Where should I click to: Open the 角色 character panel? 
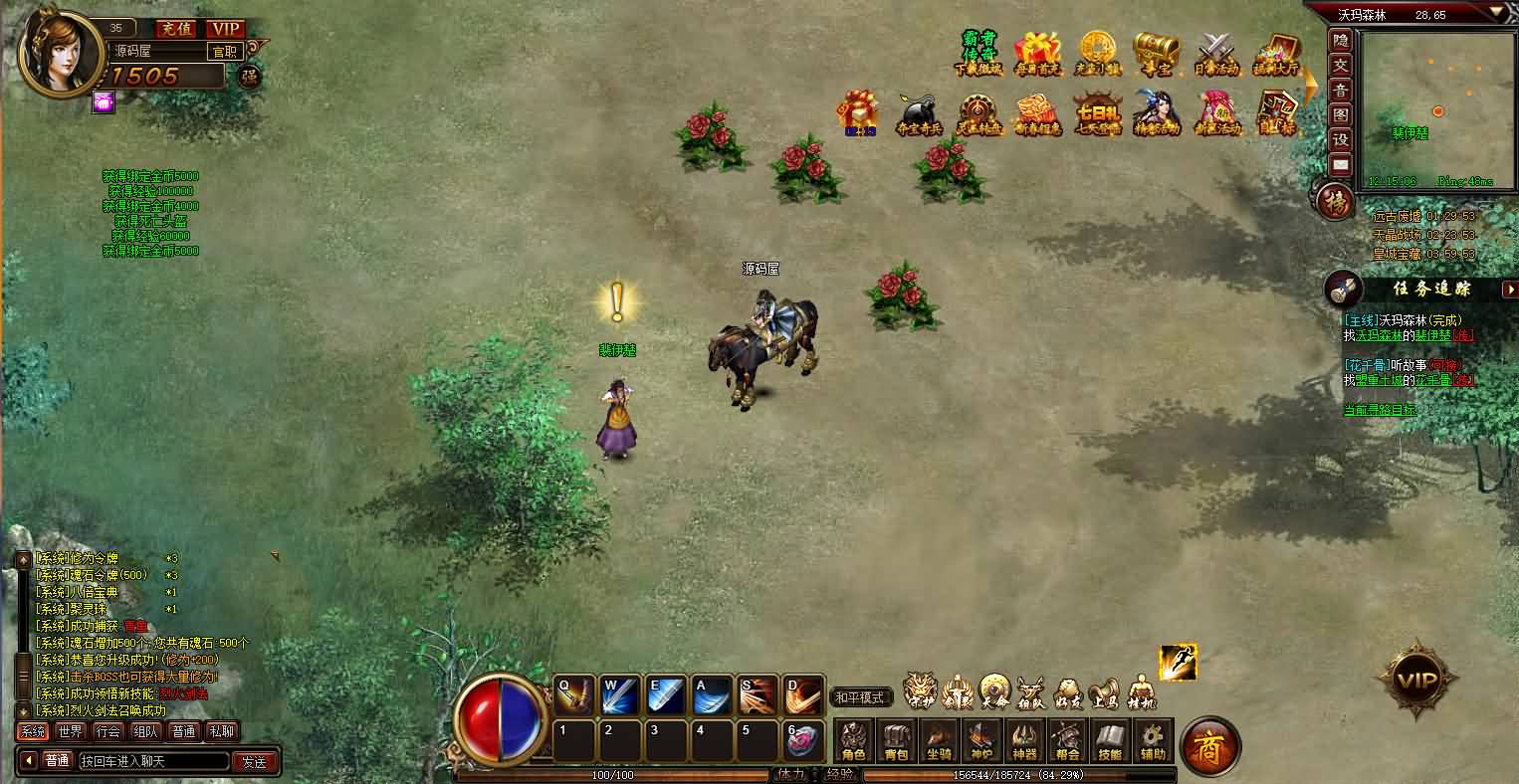tap(854, 740)
